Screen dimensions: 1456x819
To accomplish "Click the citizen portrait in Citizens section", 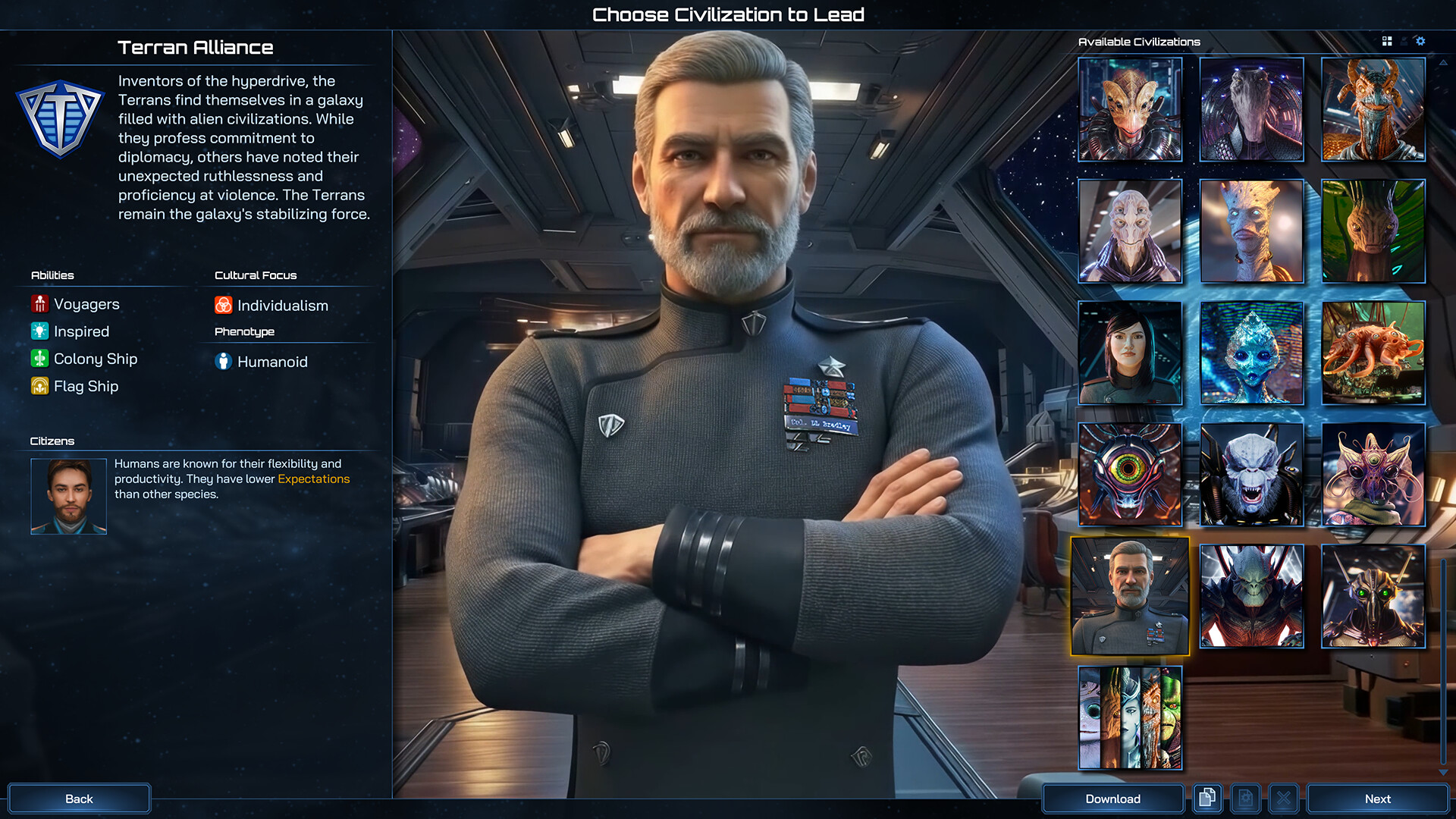I will (x=68, y=495).
